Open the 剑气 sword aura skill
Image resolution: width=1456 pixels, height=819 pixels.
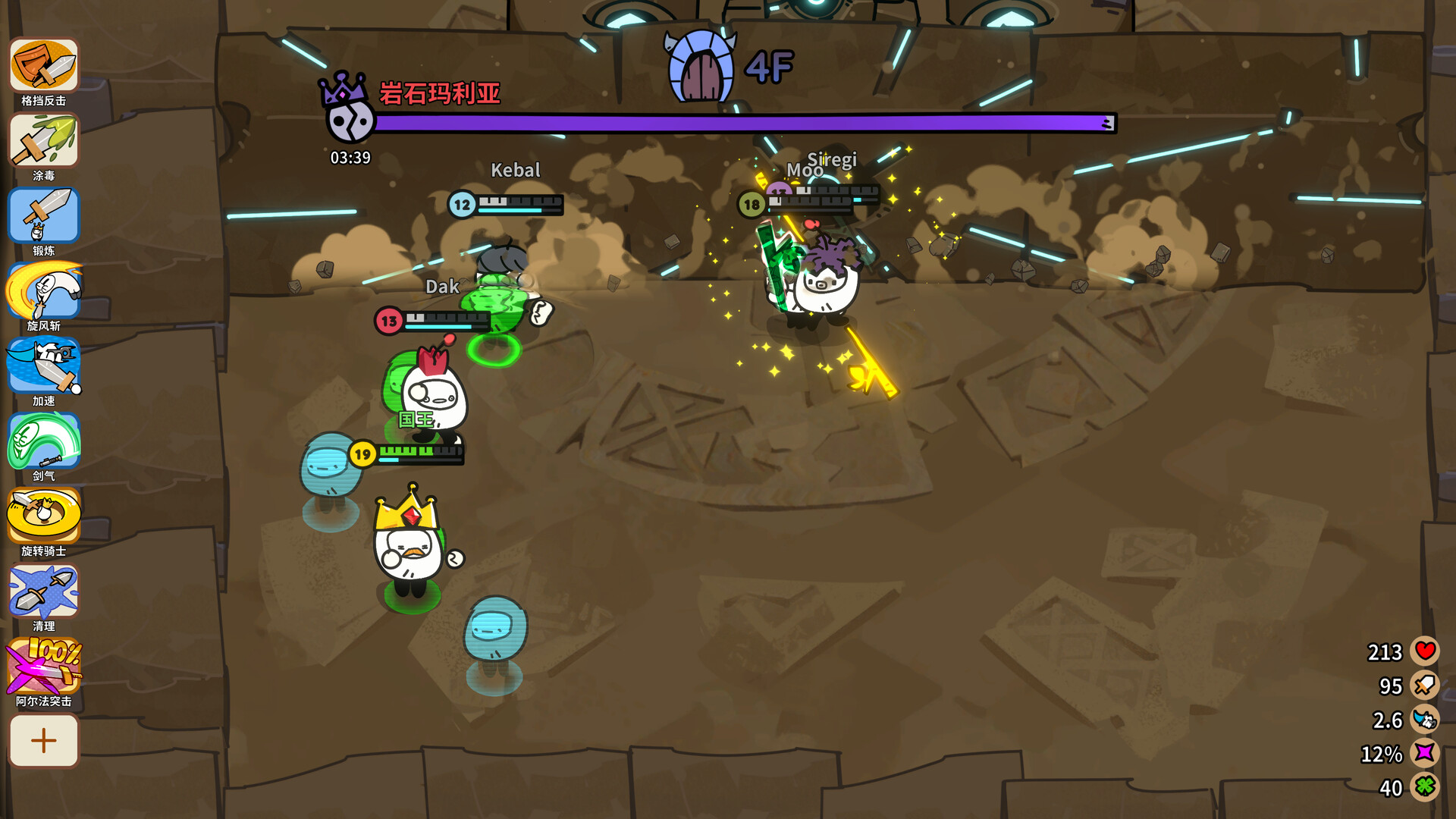tap(43, 441)
